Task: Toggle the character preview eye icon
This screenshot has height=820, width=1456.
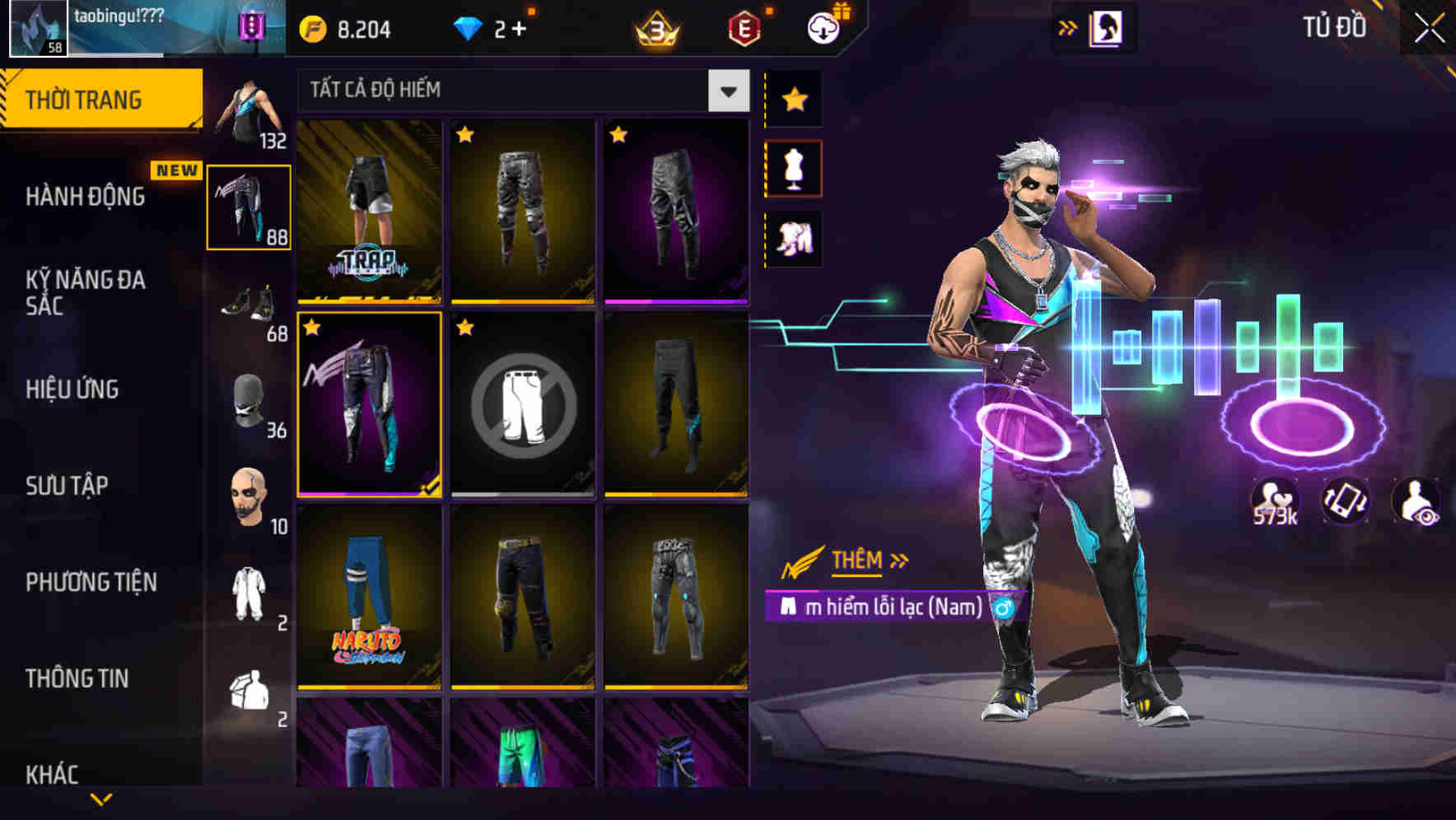Action: (x=1417, y=504)
